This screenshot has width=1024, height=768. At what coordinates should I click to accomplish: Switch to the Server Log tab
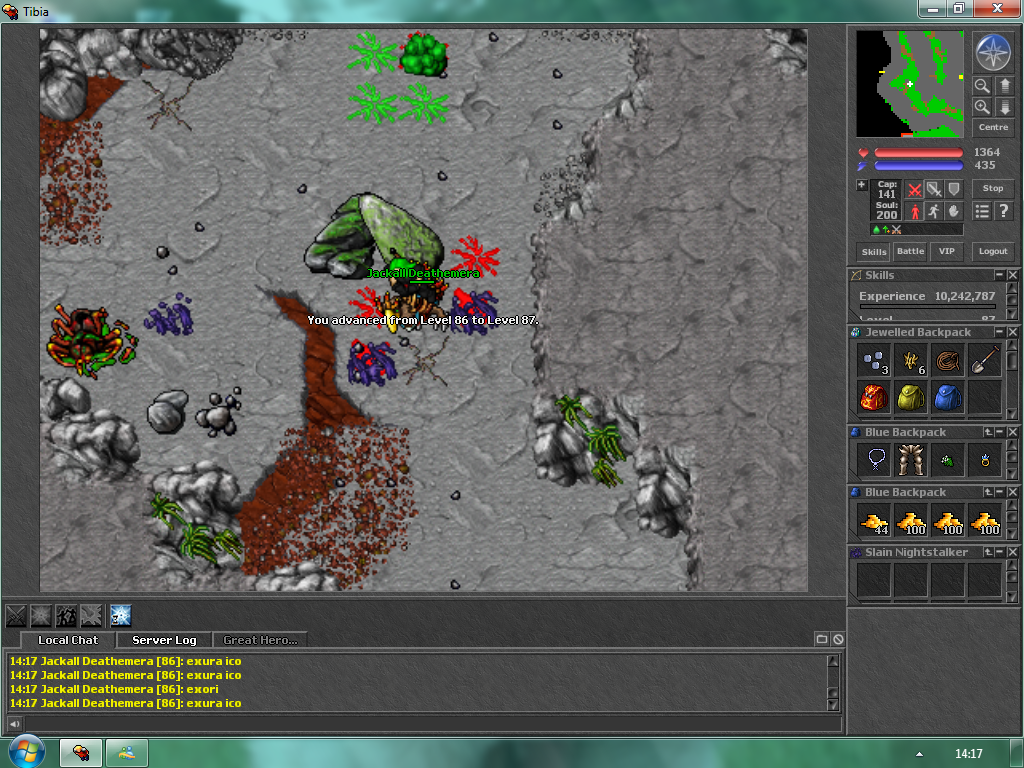(x=164, y=640)
